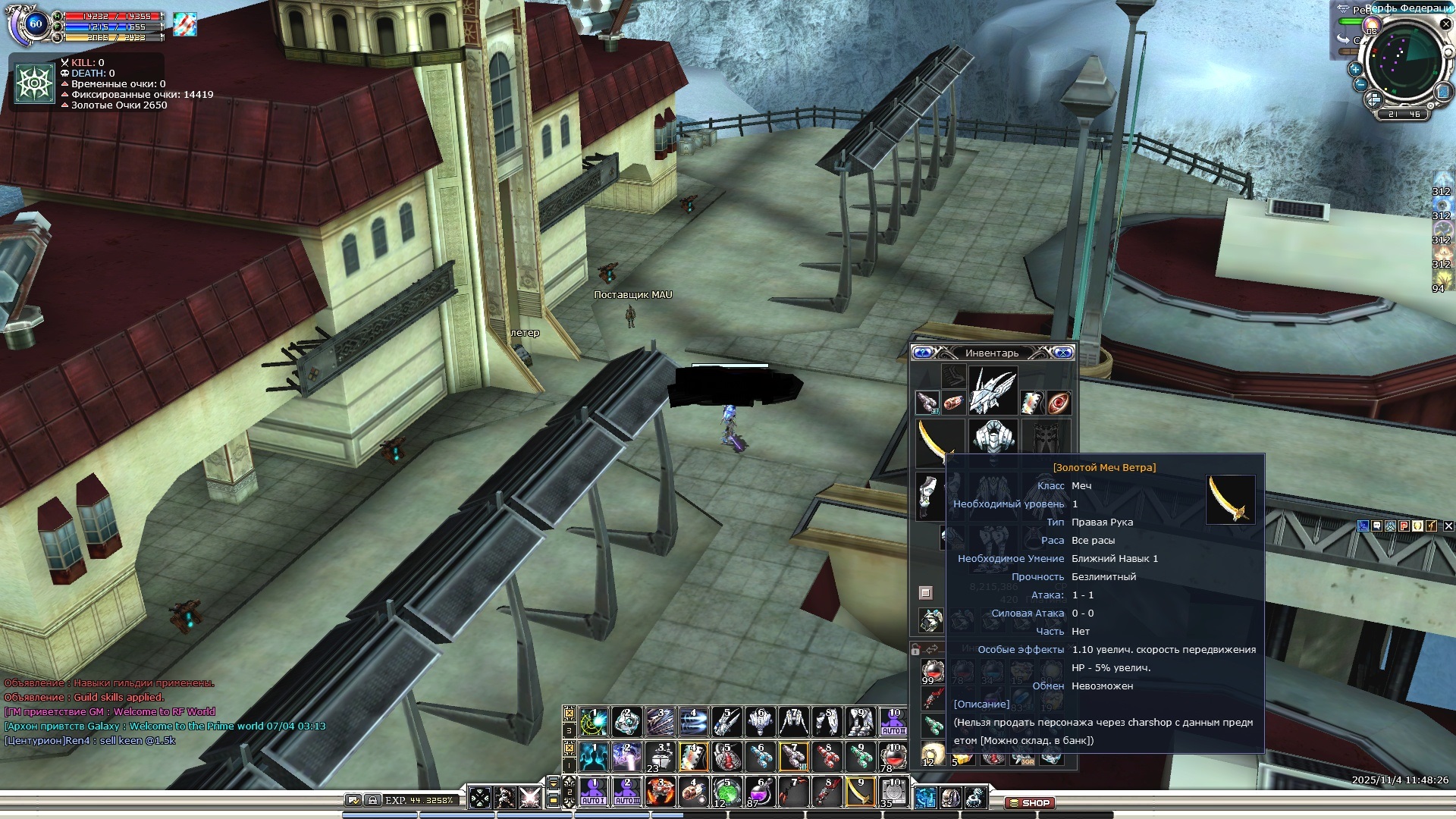Viewport: 1456px width, 819px height.
Task: Use the green orb in hotbar slot 5
Action: click(x=726, y=792)
